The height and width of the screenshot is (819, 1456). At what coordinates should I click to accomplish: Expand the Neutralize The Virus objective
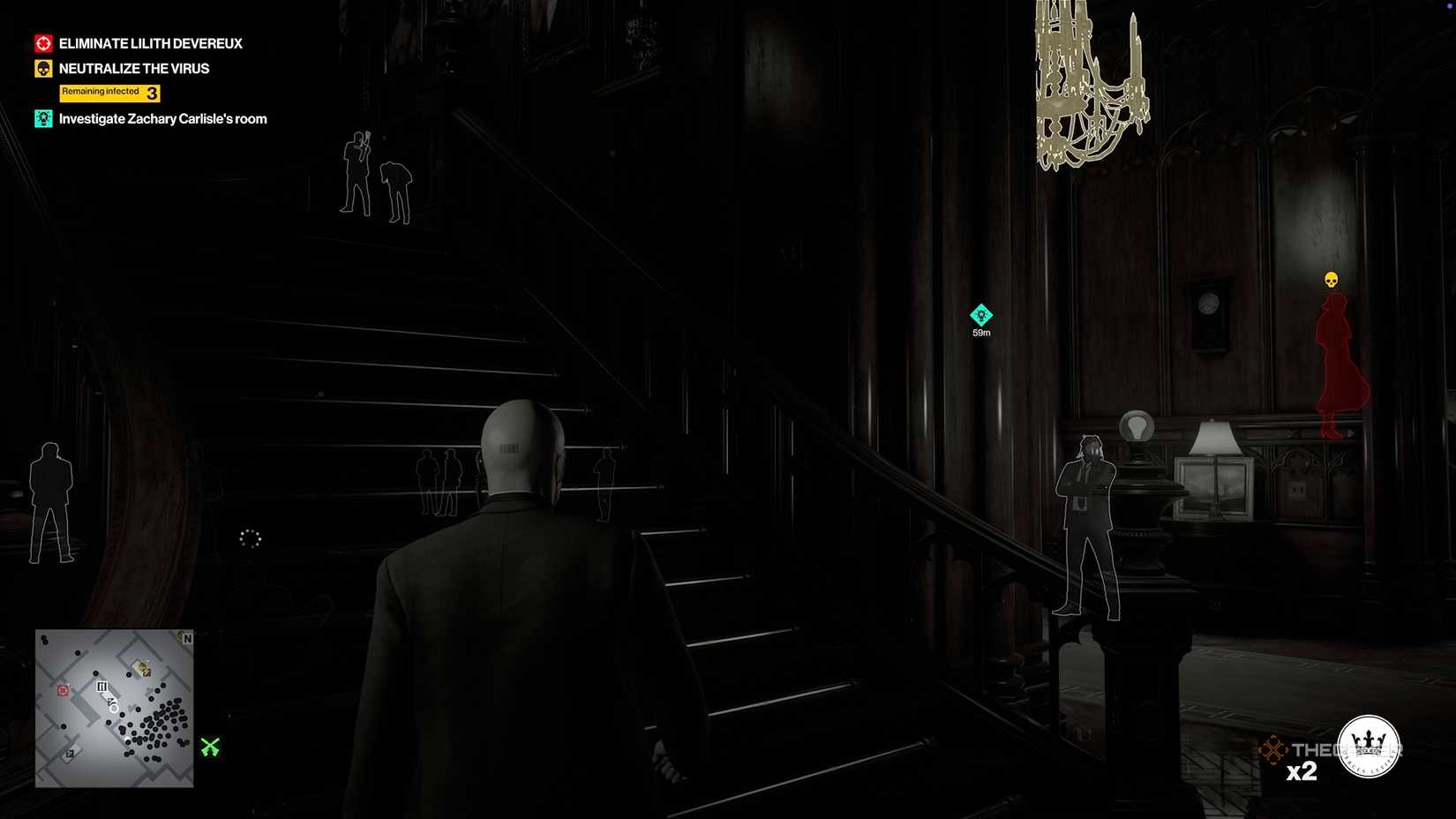click(x=133, y=68)
